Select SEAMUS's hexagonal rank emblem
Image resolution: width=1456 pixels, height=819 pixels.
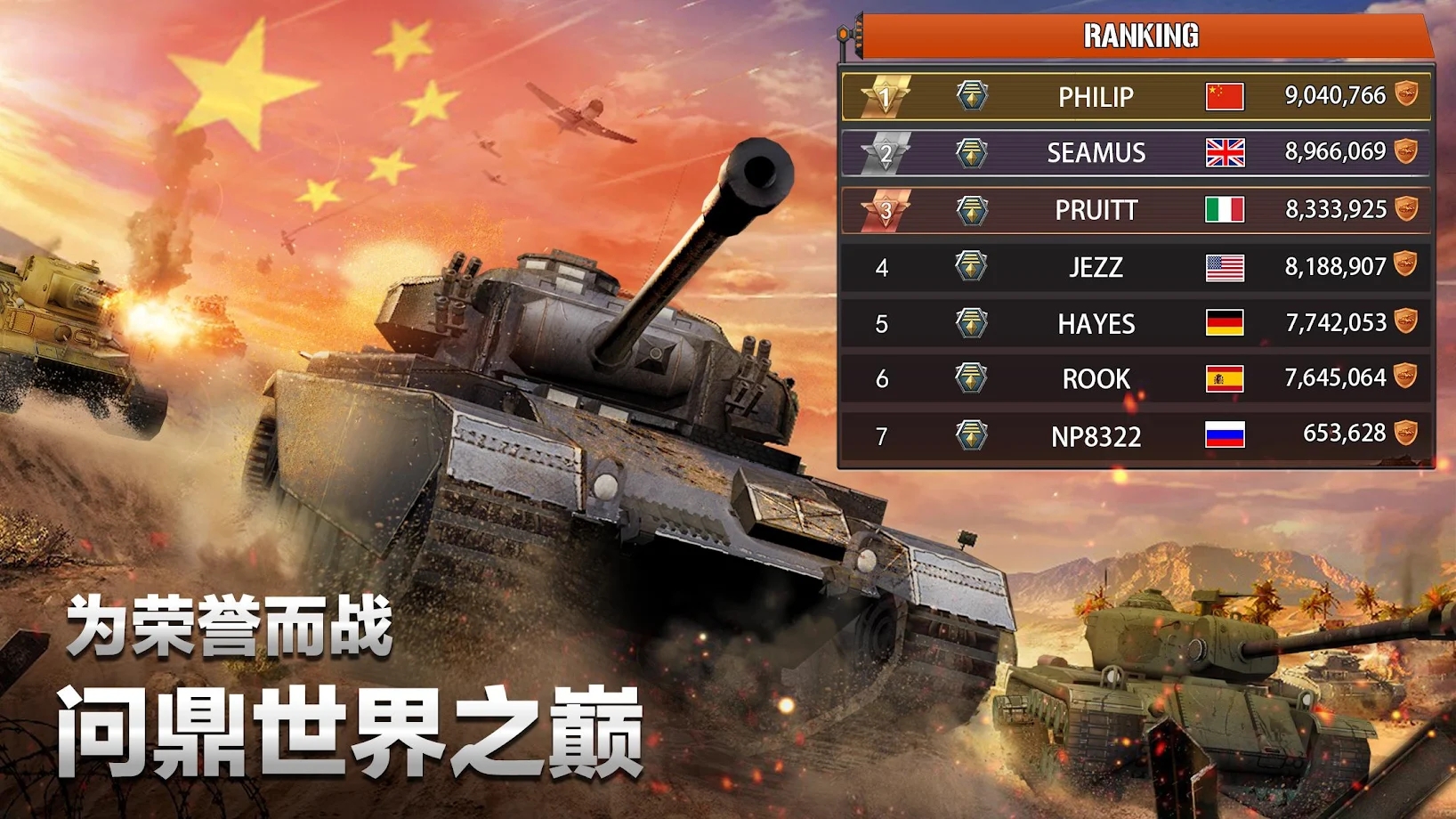coord(970,153)
